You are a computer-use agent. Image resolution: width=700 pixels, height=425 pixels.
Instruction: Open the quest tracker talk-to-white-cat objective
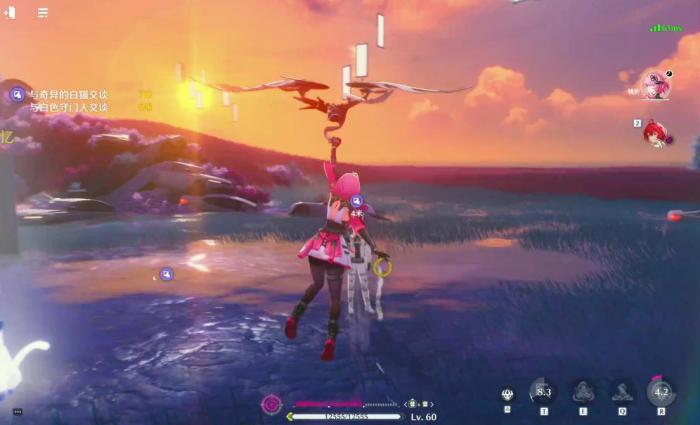[x=70, y=94]
